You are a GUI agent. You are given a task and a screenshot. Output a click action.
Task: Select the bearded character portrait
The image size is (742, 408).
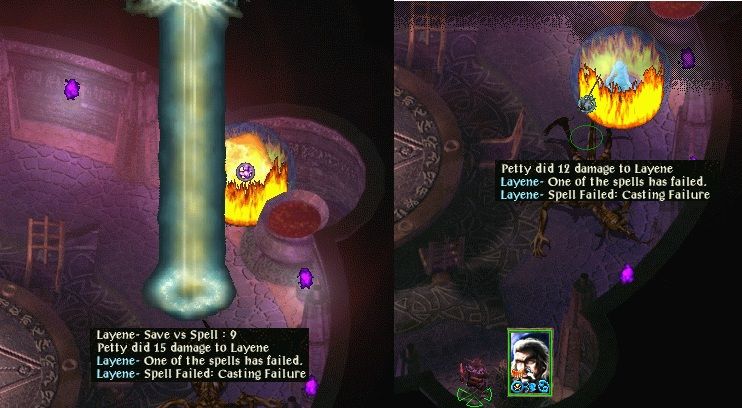(529, 359)
